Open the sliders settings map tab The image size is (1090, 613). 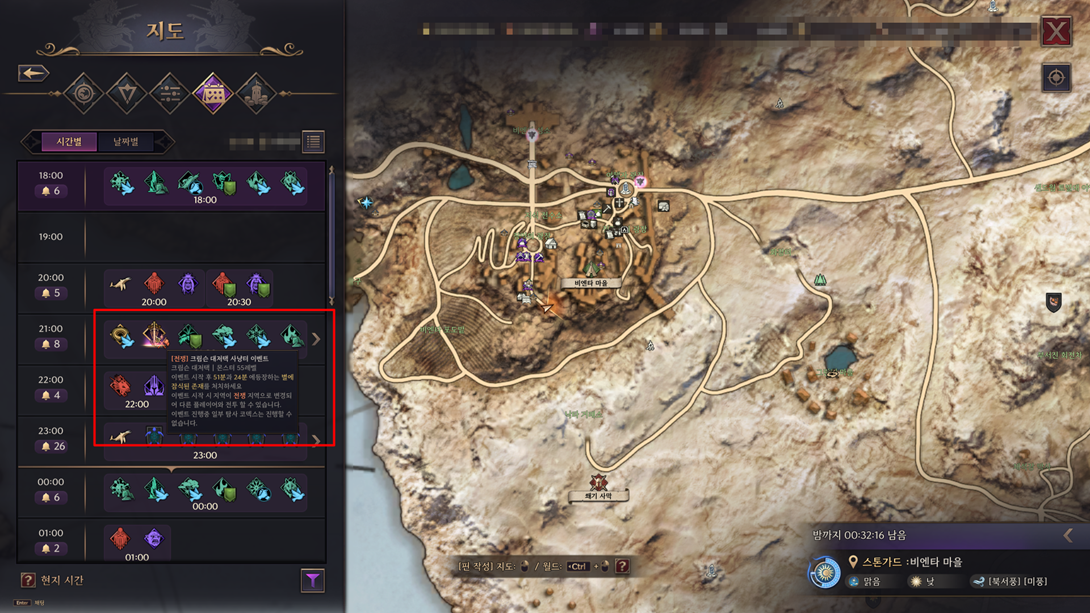169,94
